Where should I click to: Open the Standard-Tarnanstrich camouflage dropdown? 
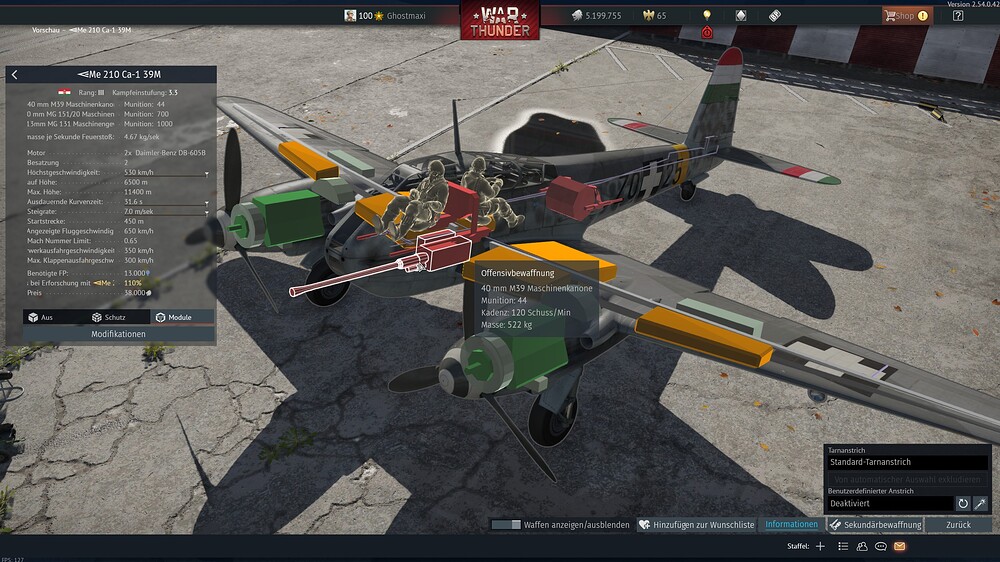click(907, 463)
